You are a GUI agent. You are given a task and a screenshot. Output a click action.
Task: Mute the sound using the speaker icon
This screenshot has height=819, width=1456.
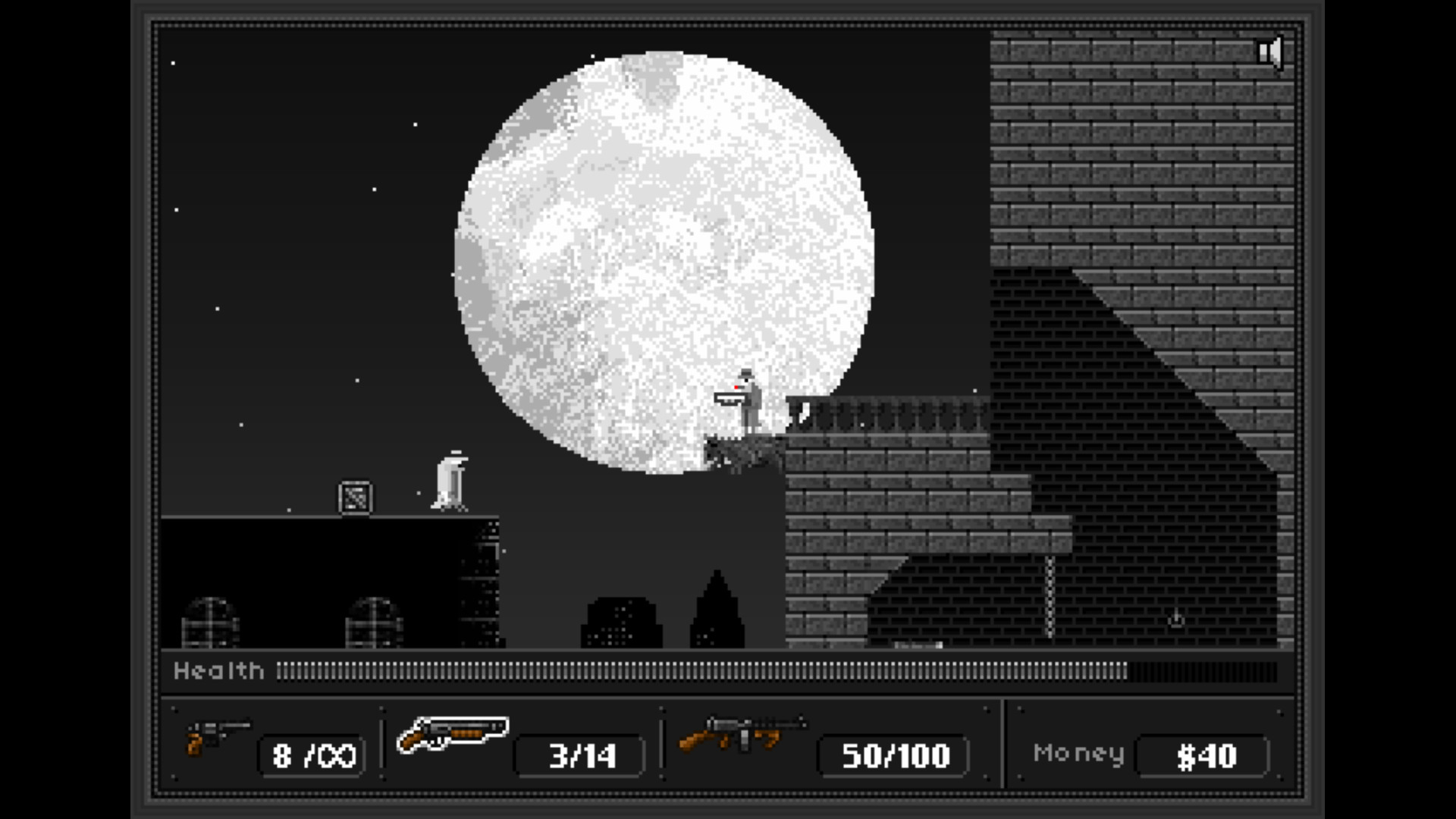tap(1270, 51)
